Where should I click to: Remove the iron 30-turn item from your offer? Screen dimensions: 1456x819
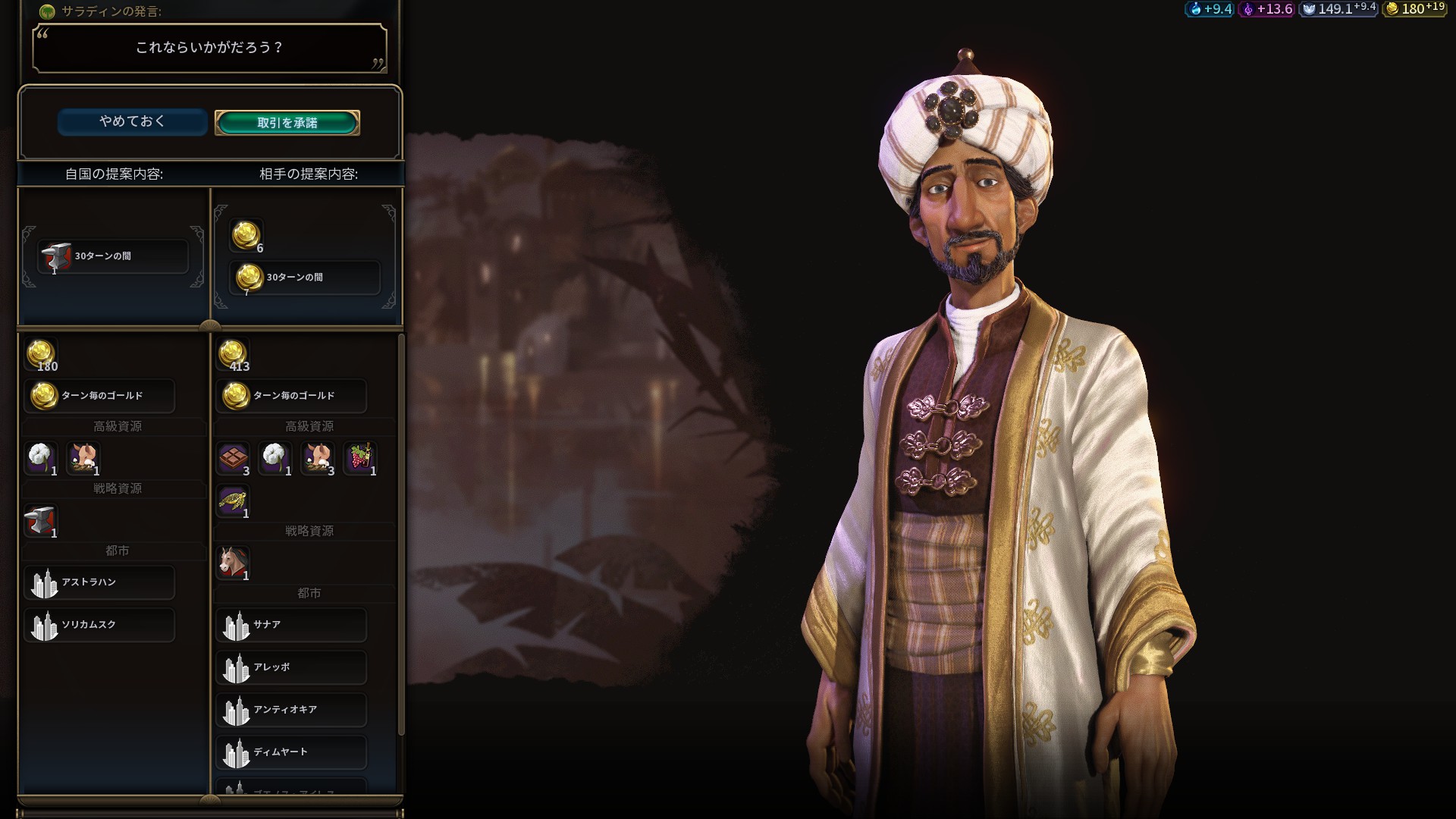(112, 256)
